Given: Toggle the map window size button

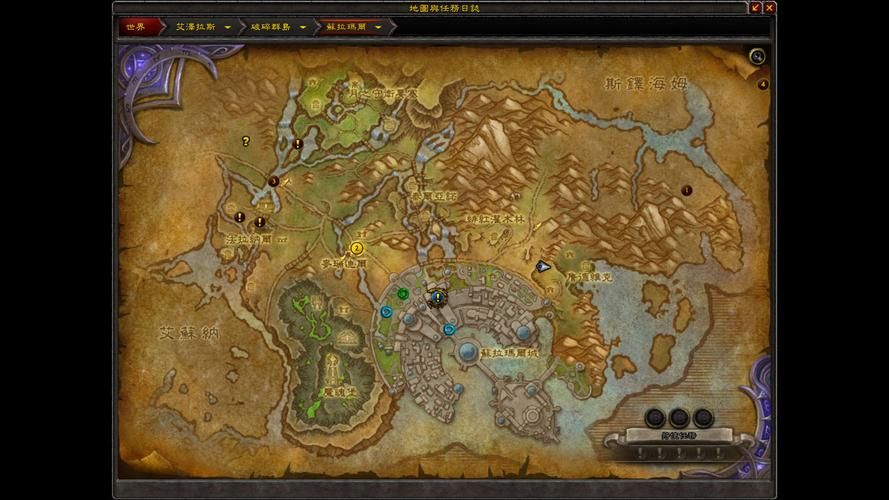Looking at the screenshot, I should tap(756, 7).
